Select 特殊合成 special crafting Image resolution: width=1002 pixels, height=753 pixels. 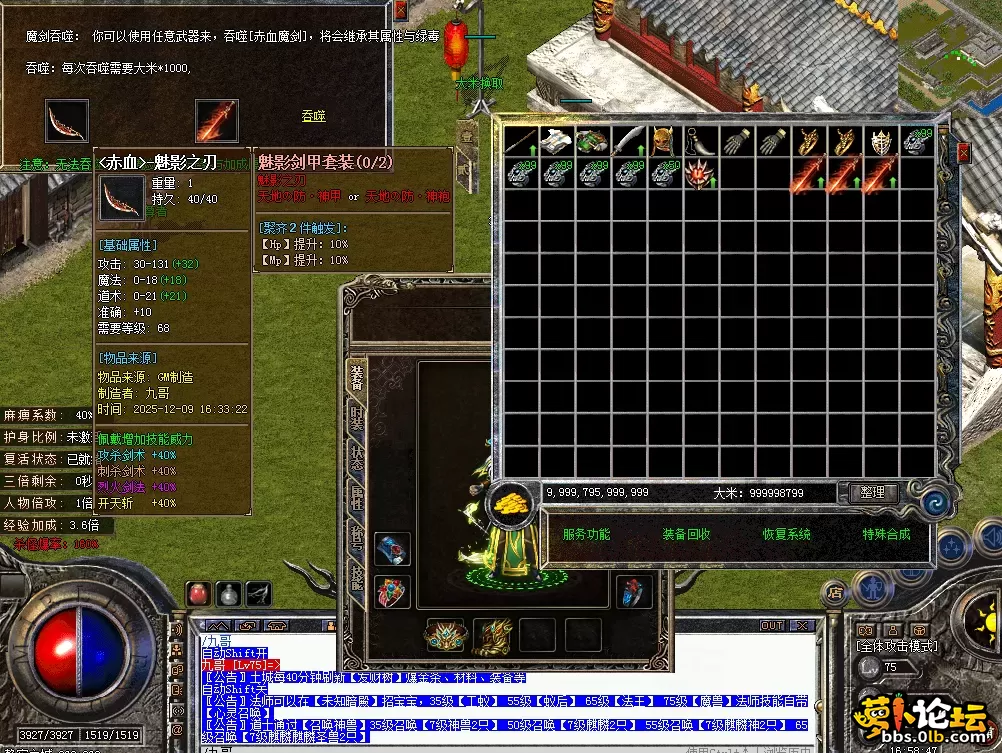(x=886, y=535)
